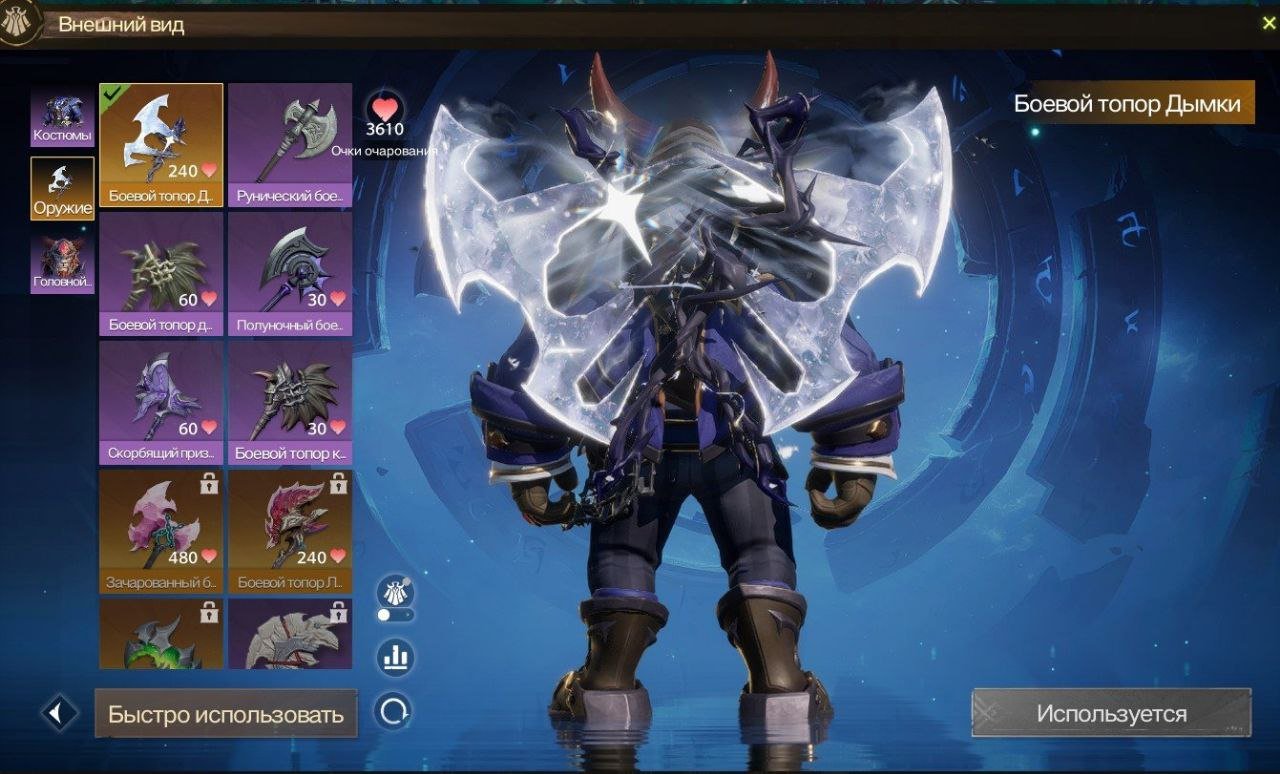Toggle the costume display switch
The image size is (1280, 774).
tap(395, 614)
